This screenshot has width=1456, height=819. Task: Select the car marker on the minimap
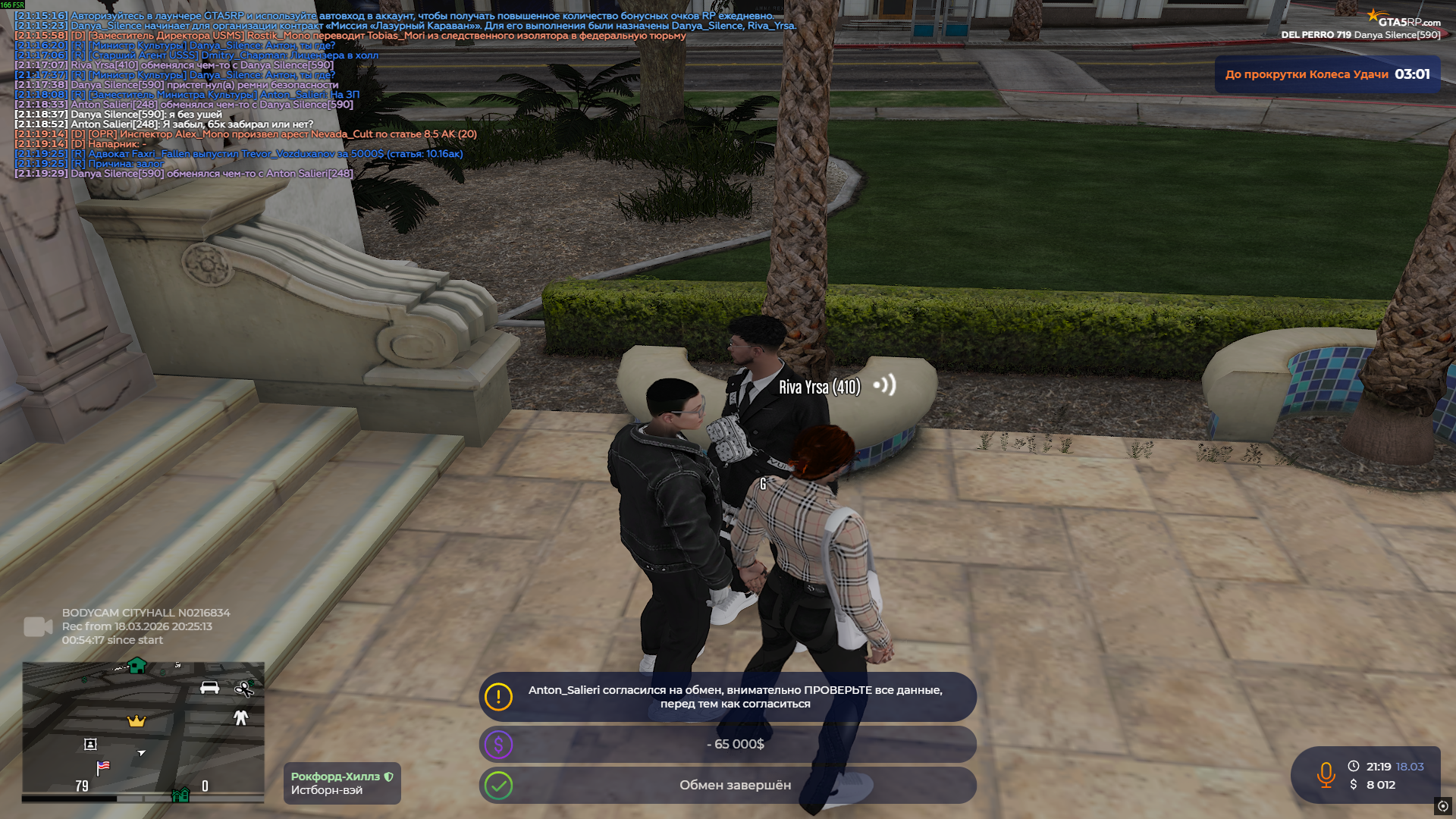coord(209,688)
